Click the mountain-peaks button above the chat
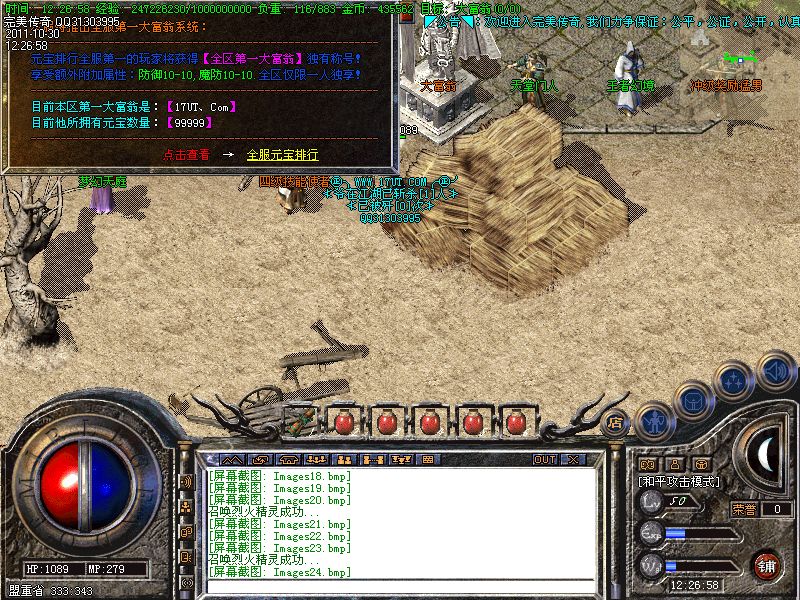Image resolution: width=800 pixels, height=600 pixels. point(232,460)
